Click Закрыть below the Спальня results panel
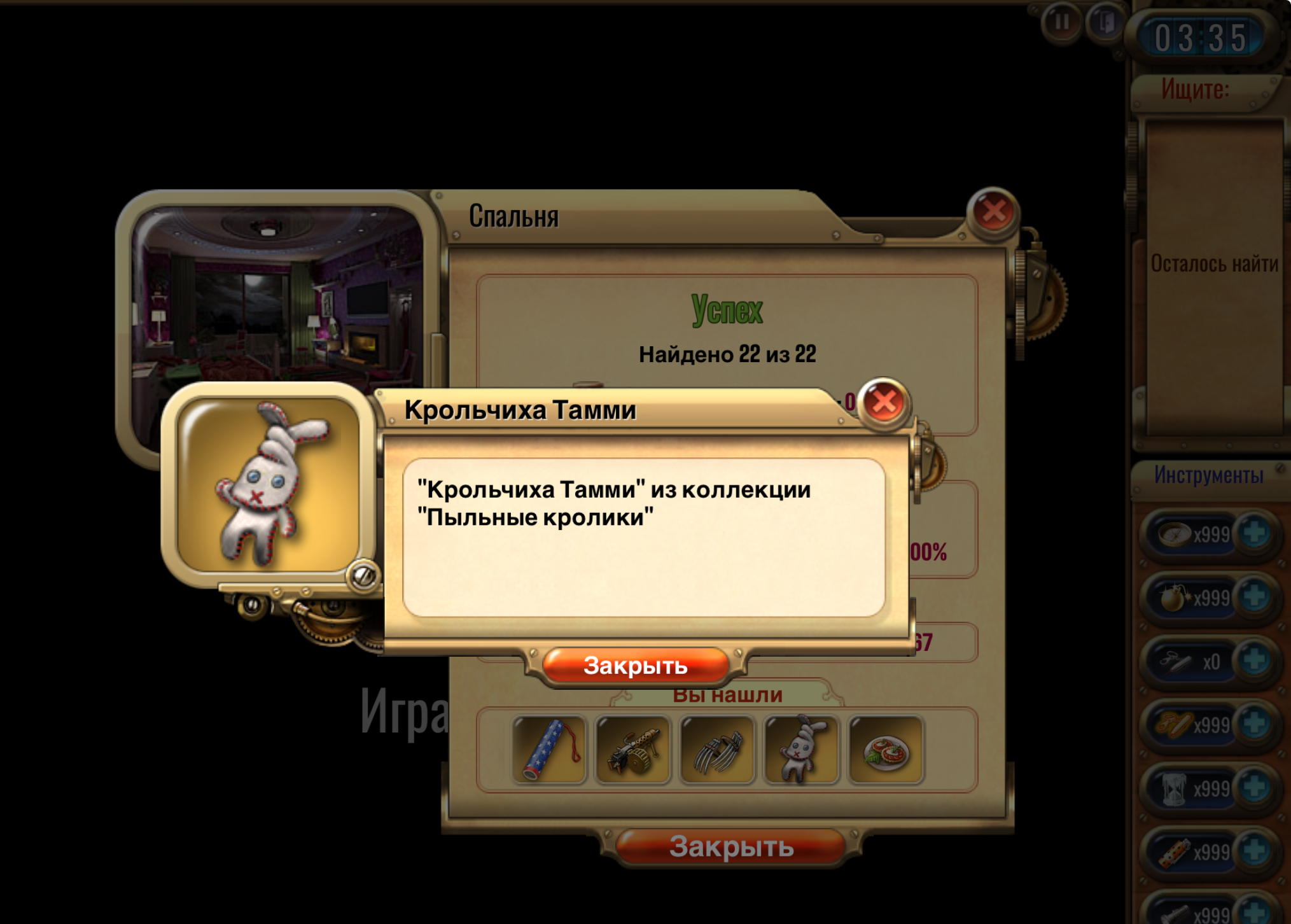 click(x=731, y=847)
